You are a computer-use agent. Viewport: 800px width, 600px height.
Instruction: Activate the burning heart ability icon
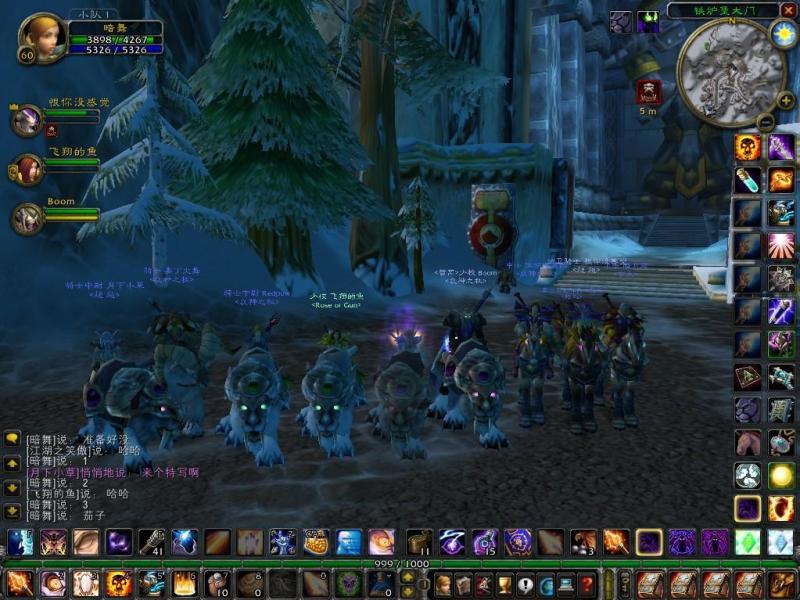tap(781, 508)
